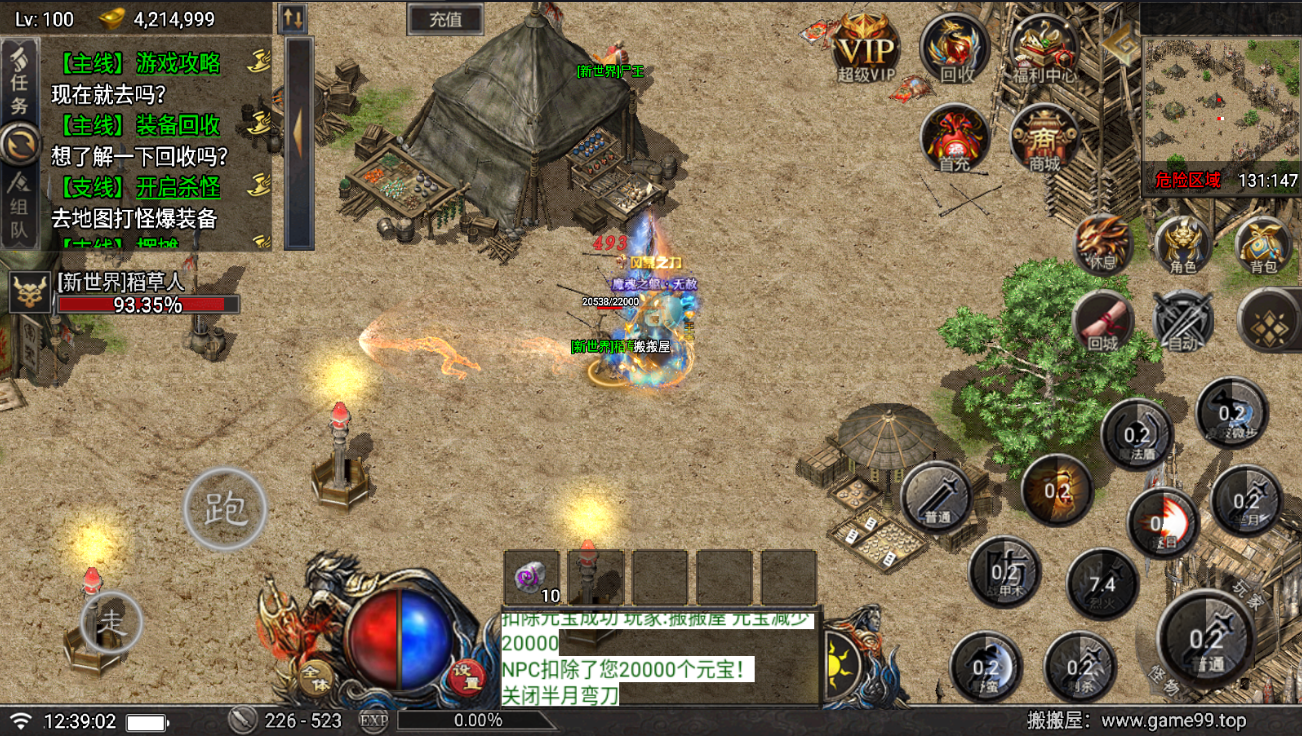
Task: Open the 背包 backpack
Action: 1264,244
